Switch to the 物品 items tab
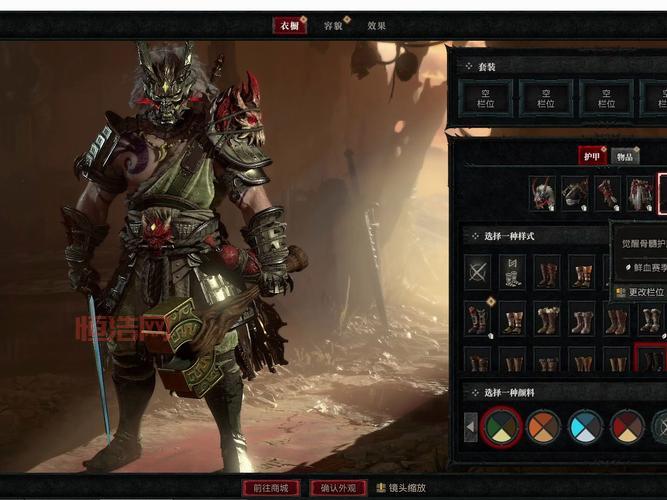667x500 pixels. [624, 156]
